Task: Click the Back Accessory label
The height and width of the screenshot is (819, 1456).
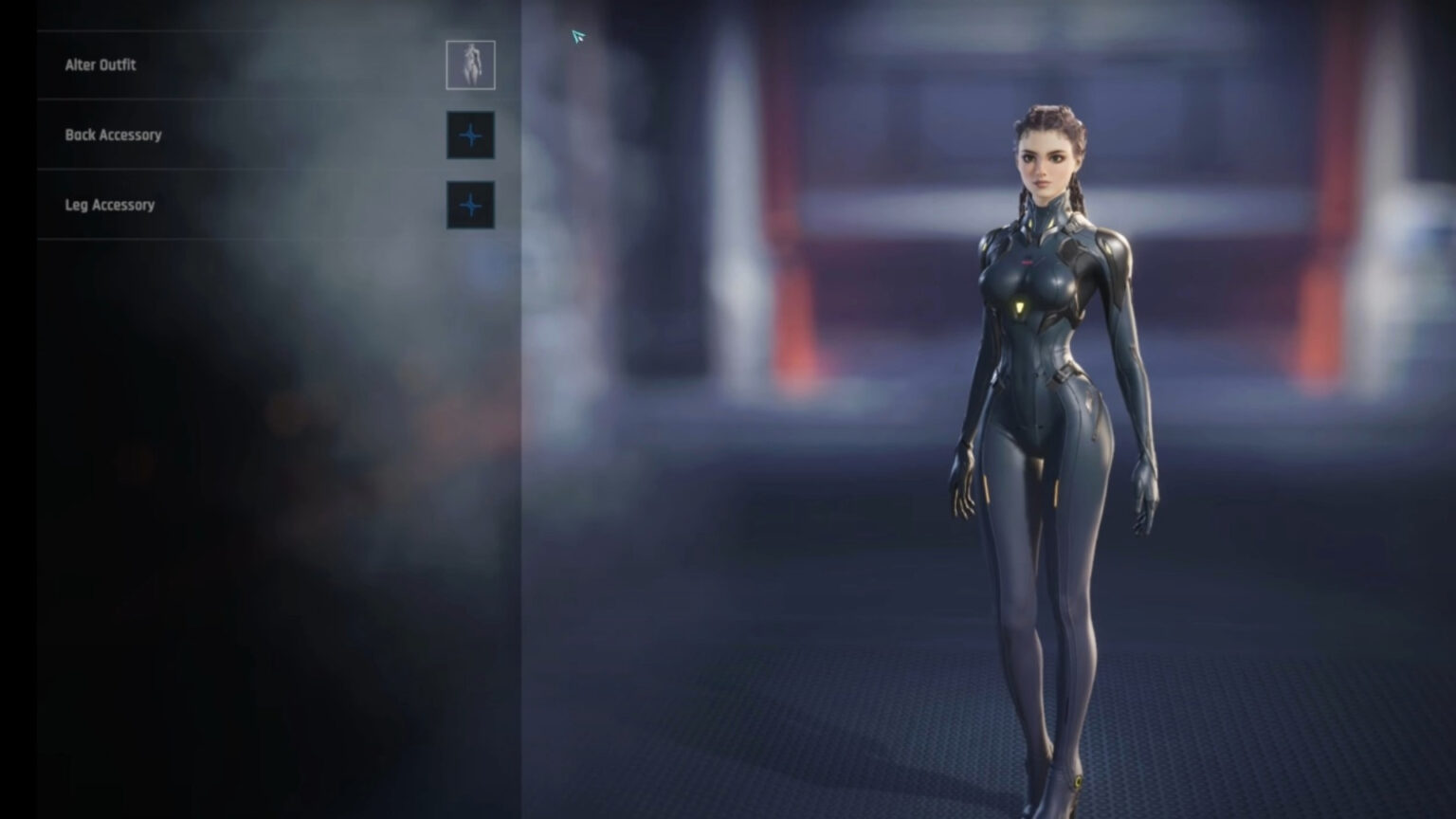Action: point(114,135)
